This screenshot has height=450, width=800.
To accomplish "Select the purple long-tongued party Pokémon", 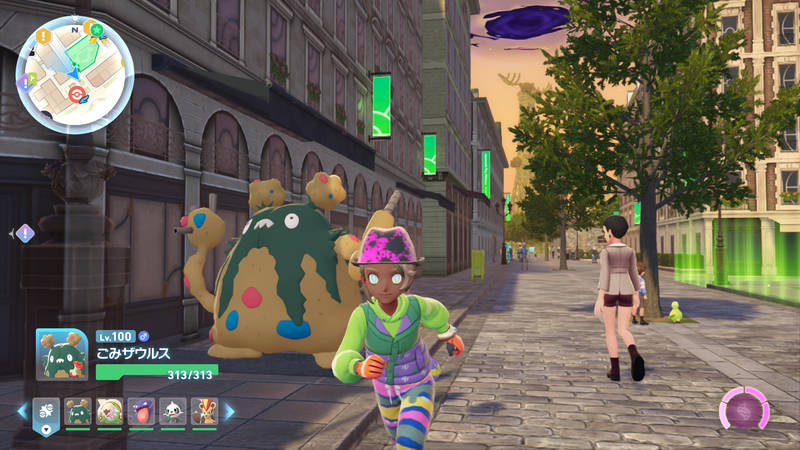I will pos(141,411).
